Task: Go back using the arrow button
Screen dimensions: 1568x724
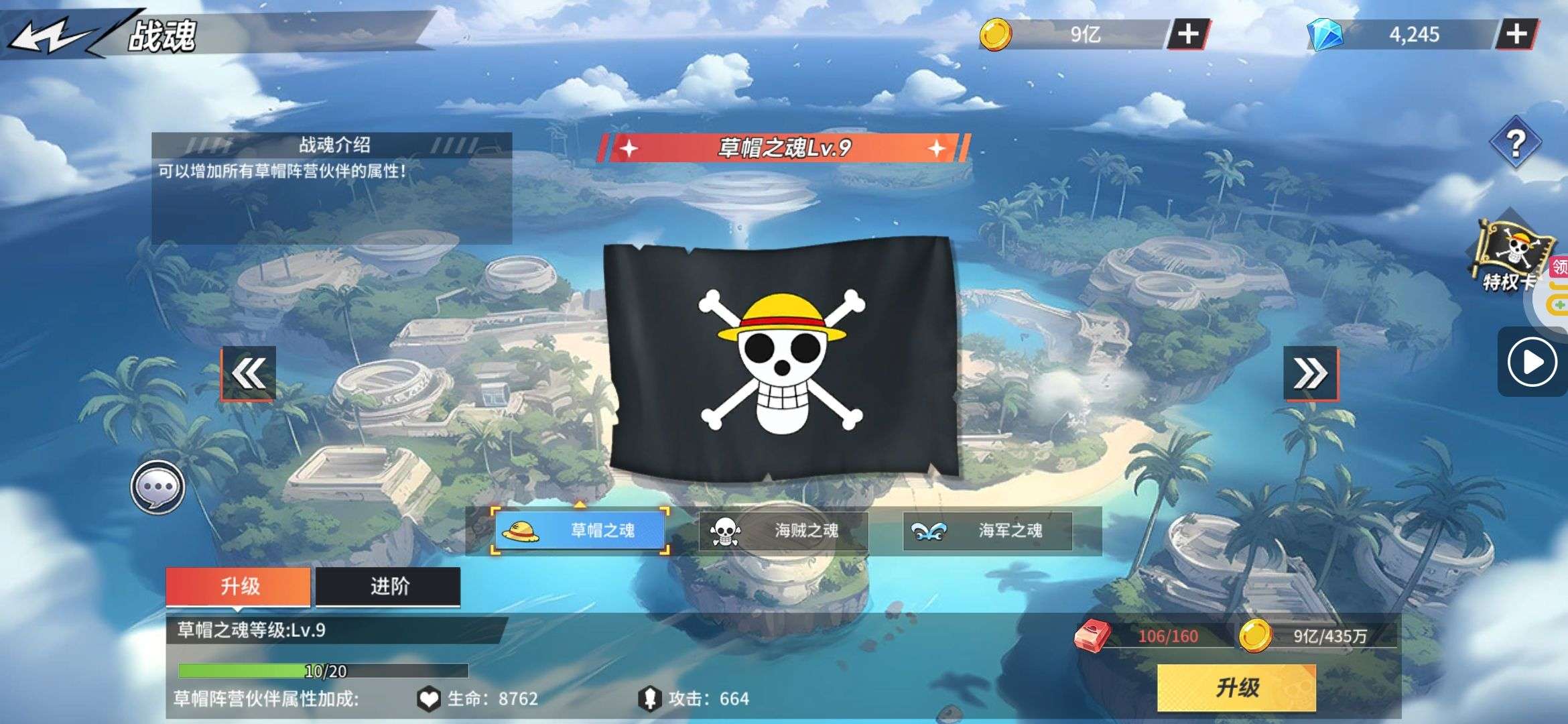Action: [x=50, y=35]
